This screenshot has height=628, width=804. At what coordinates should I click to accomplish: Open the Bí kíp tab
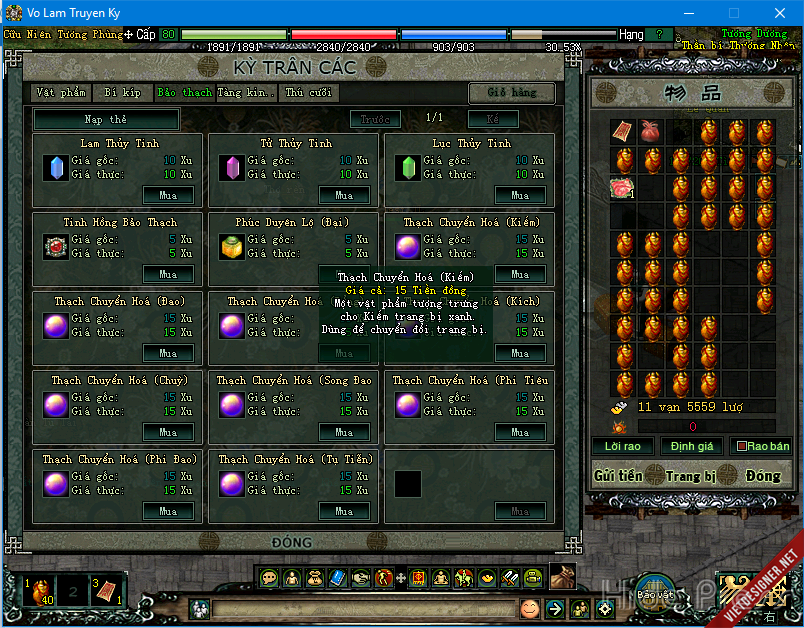[x=122, y=93]
